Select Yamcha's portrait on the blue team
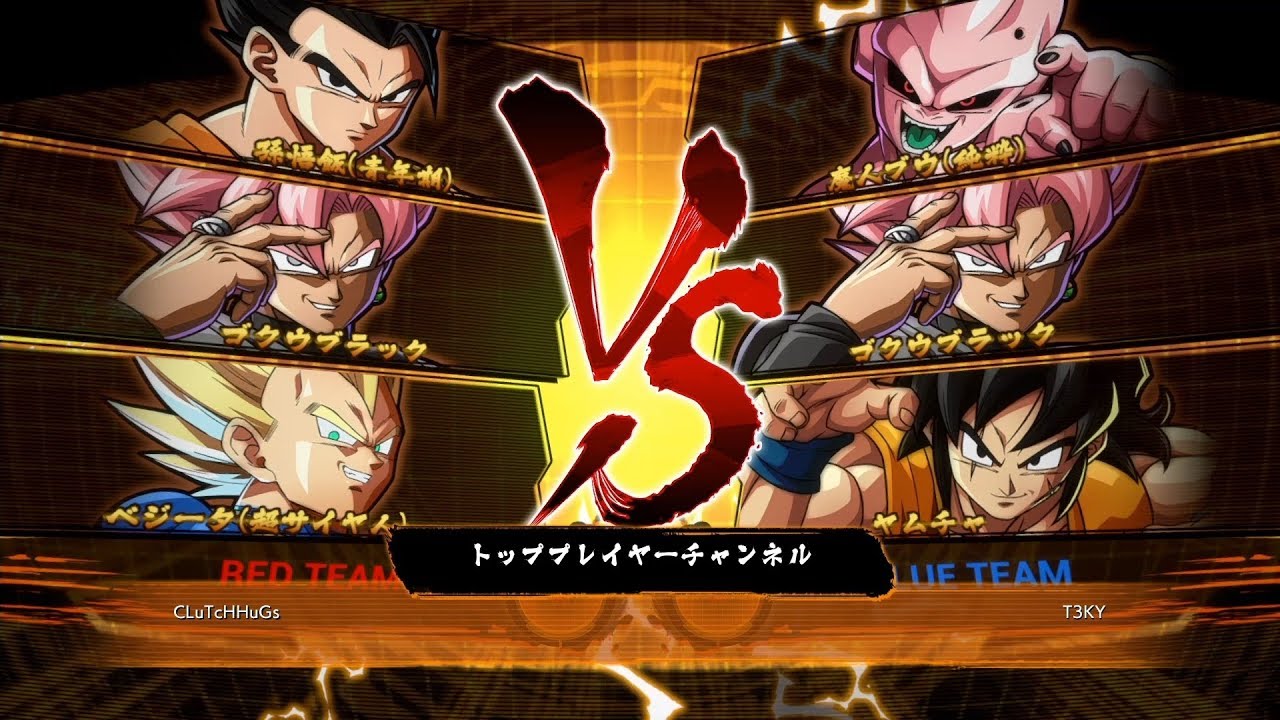The image size is (1280, 720). pyautogui.click(x=990, y=450)
